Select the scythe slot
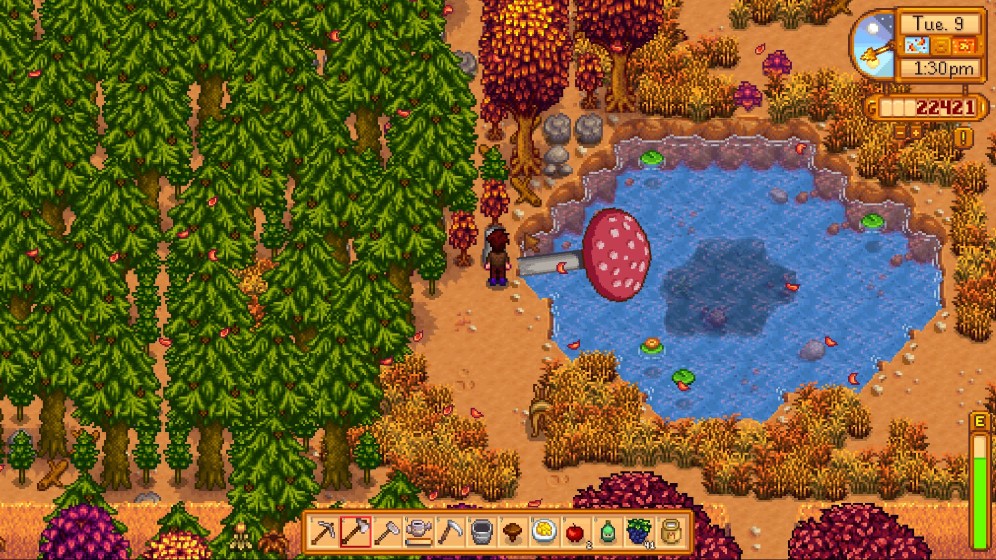 tap(449, 531)
